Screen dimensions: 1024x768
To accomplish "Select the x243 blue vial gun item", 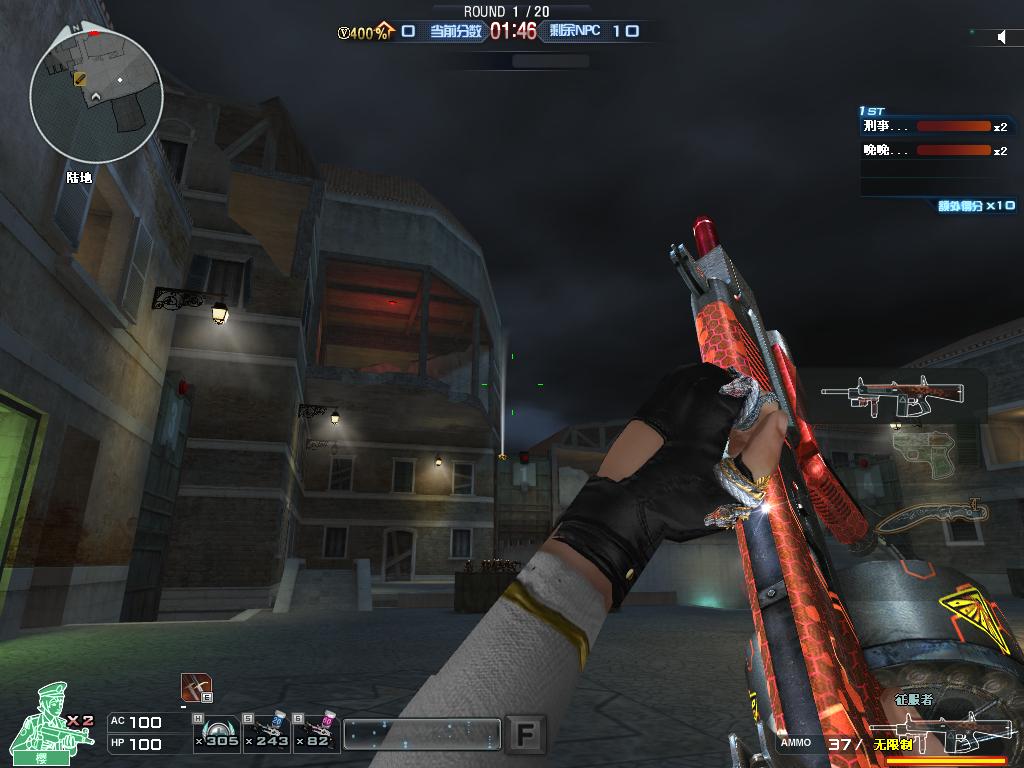I will [267, 733].
